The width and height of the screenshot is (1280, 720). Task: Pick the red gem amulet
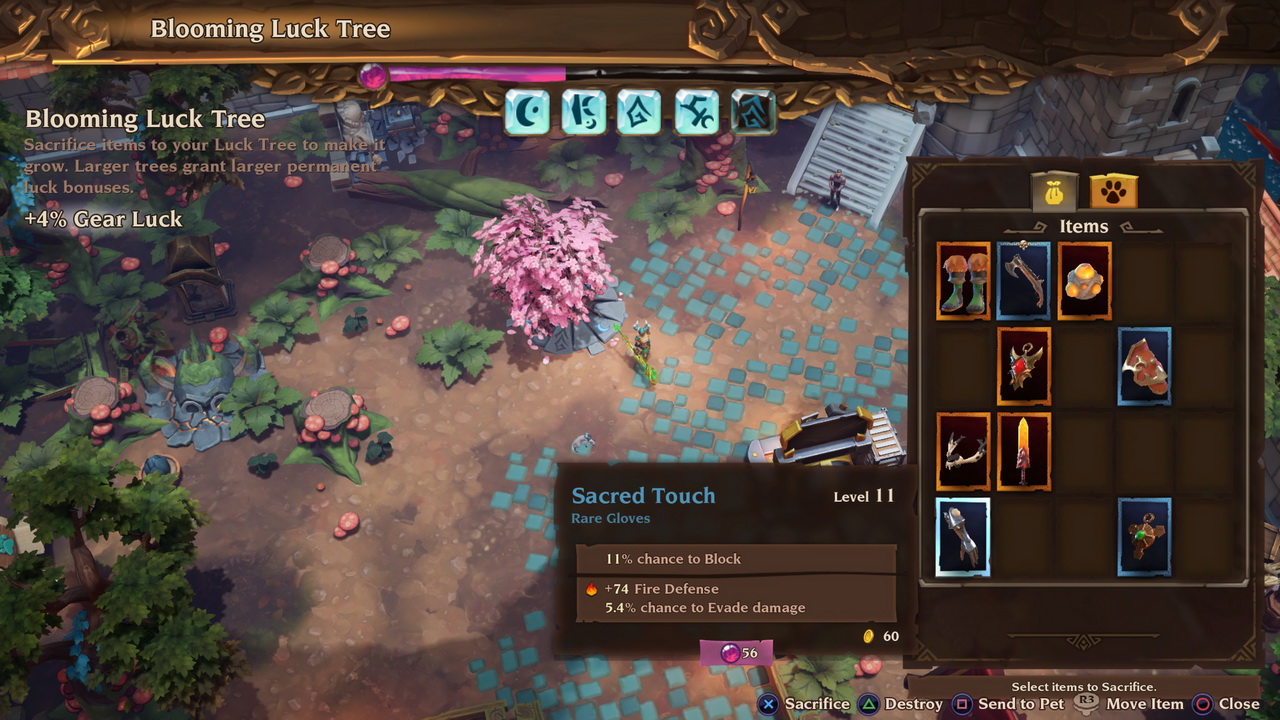1023,366
